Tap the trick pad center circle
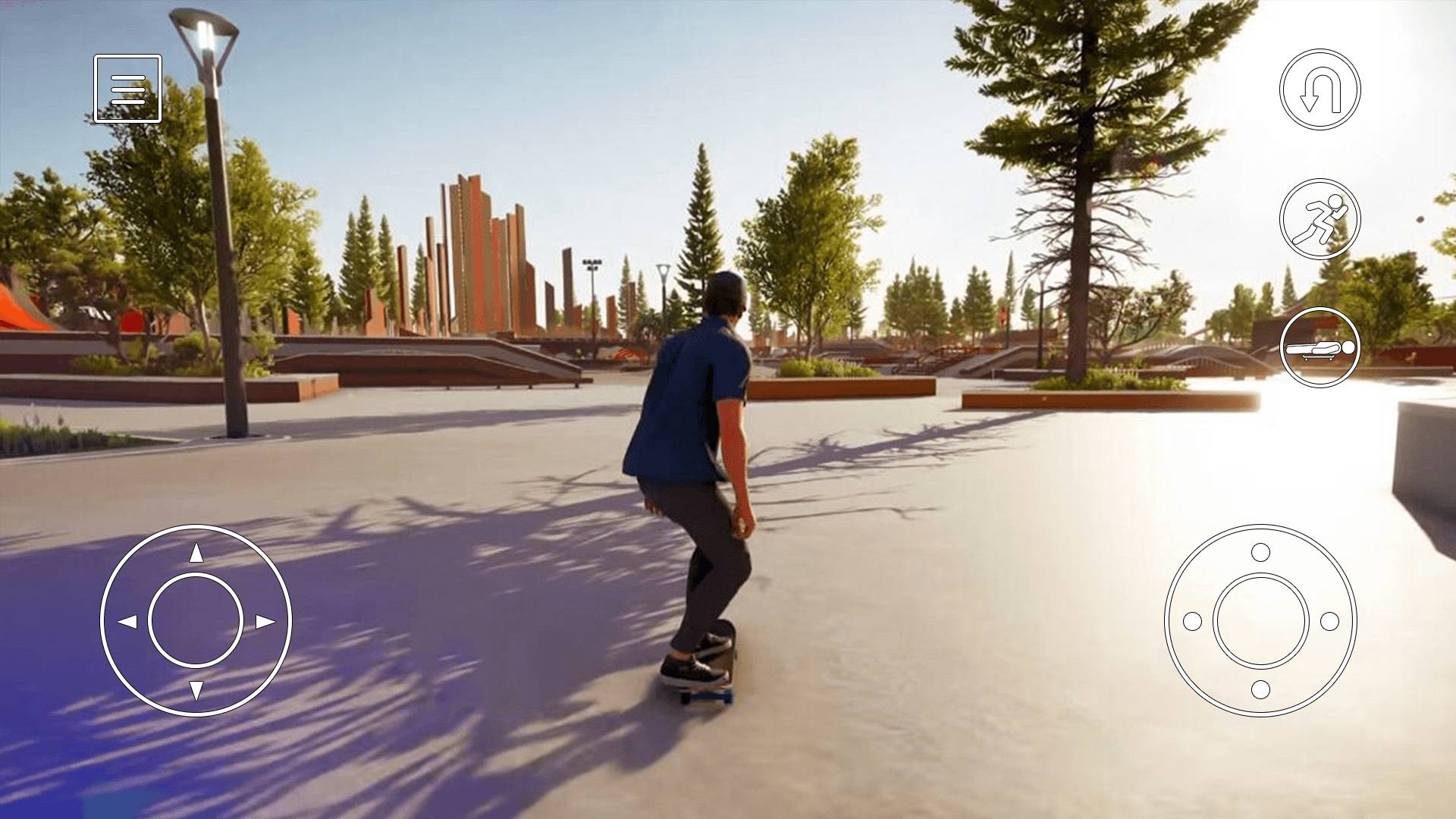The height and width of the screenshot is (819, 1456). click(1260, 621)
